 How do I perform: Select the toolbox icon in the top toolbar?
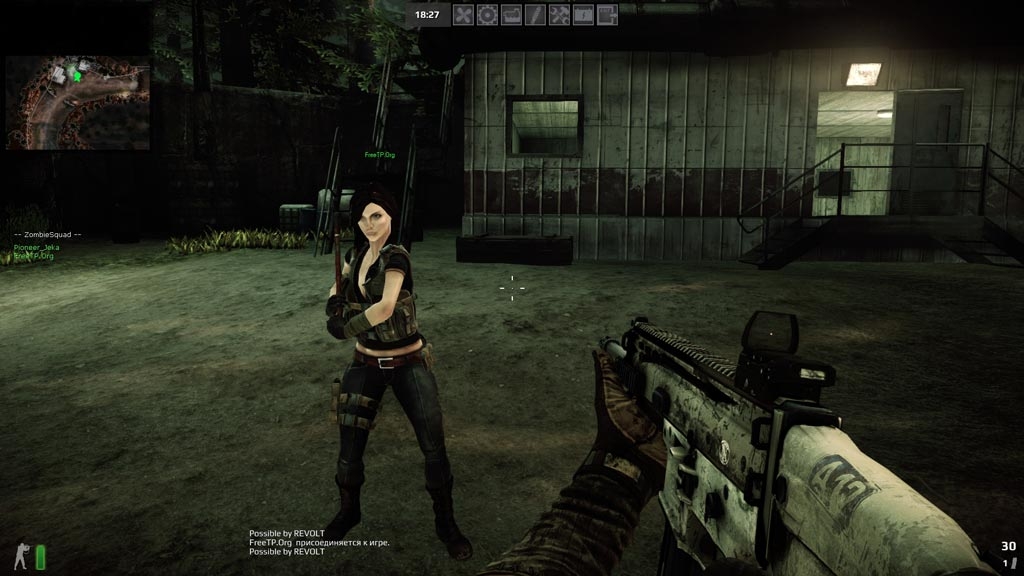click(x=511, y=15)
